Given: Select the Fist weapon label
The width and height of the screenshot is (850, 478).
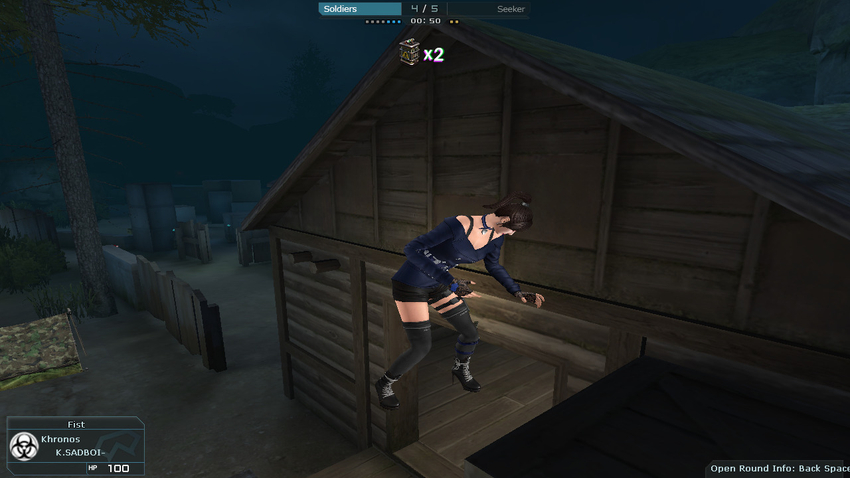Looking at the screenshot, I should tap(76, 425).
